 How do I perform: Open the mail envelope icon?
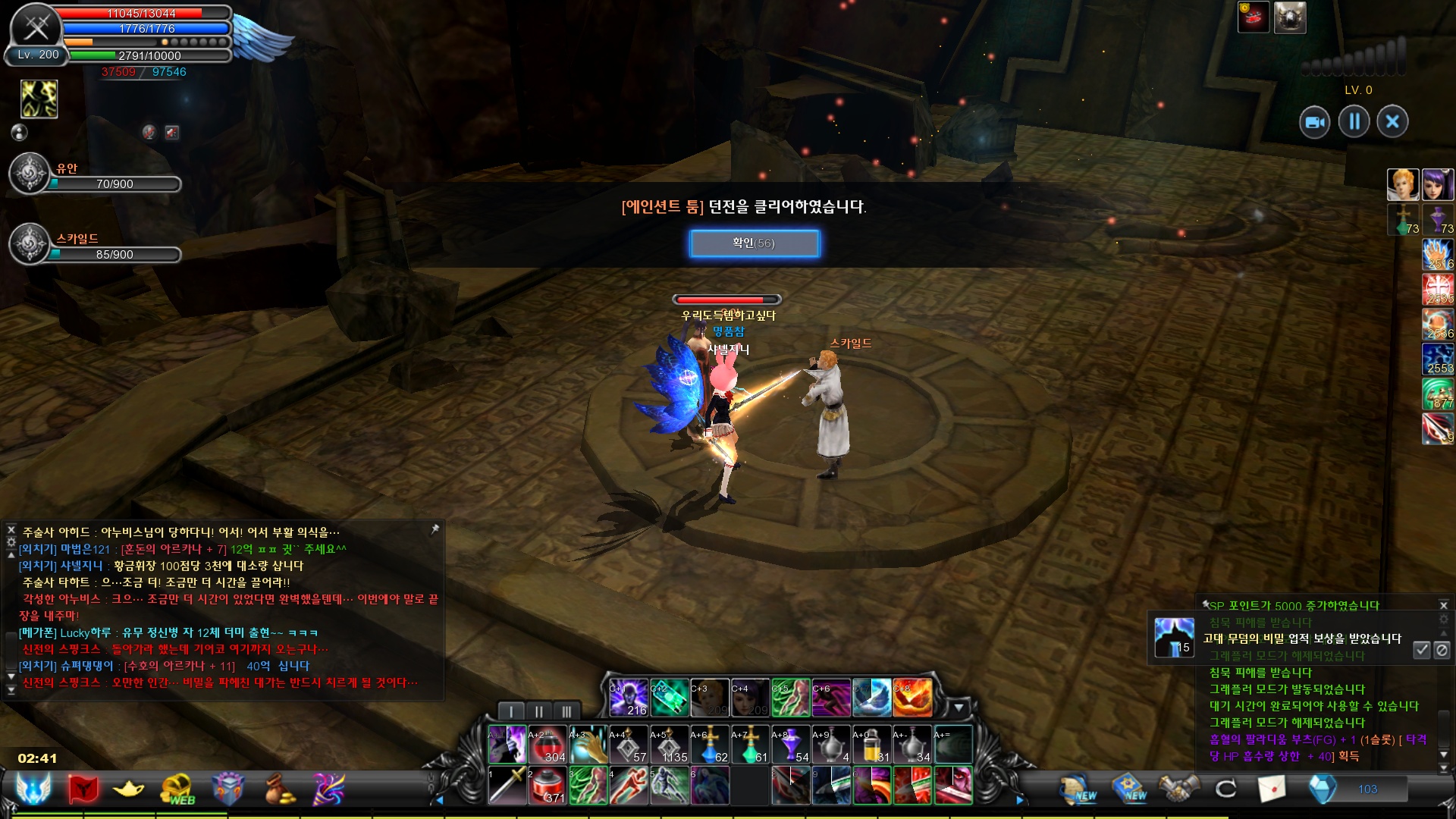pyautogui.click(x=1272, y=789)
